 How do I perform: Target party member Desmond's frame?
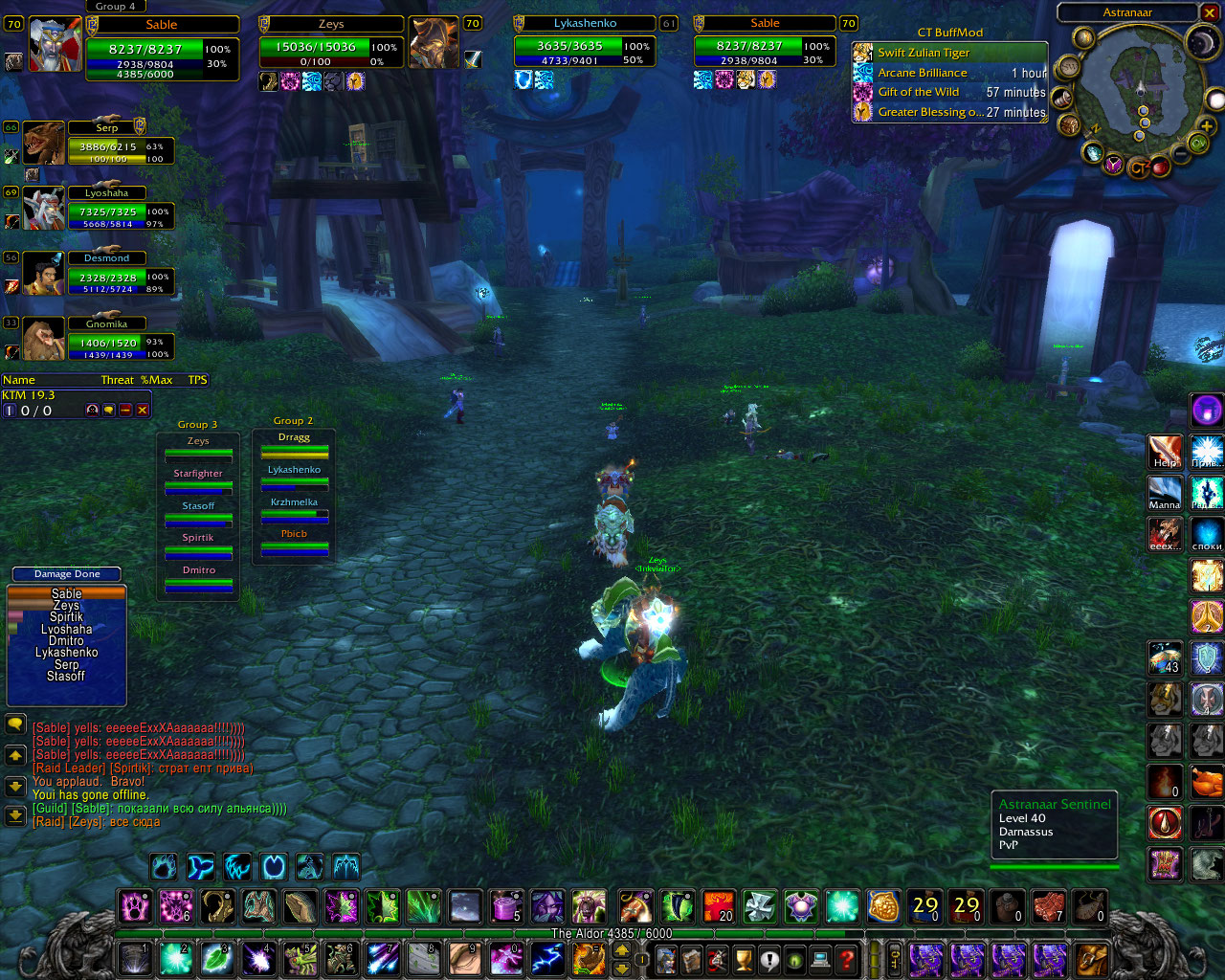(43, 274)
